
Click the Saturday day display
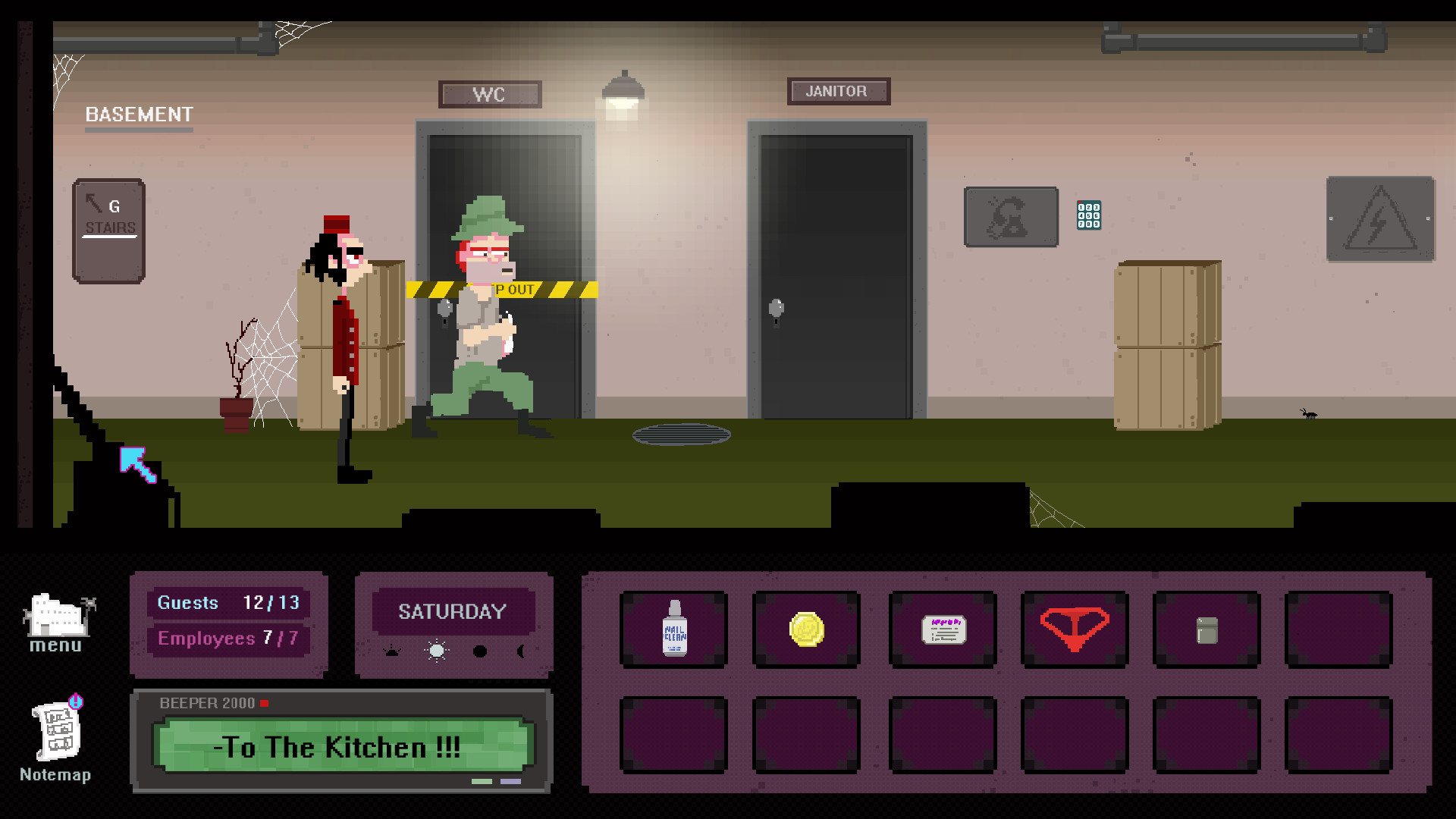pos(453,611)
